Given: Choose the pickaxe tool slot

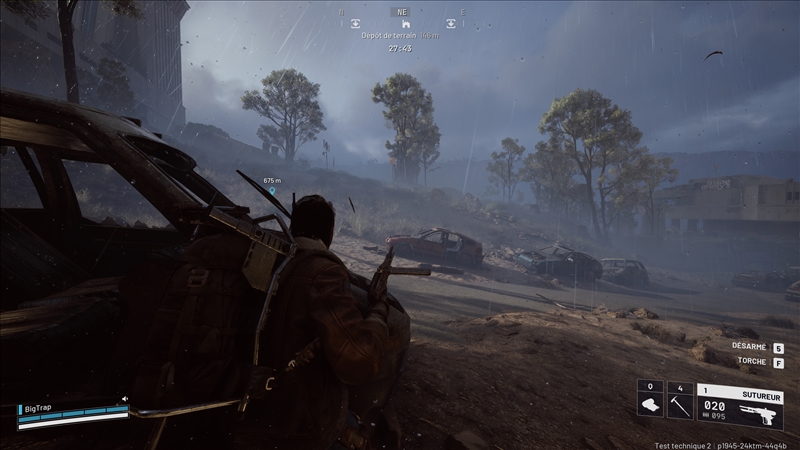Looking at the screenshot, I should (680, 402).
